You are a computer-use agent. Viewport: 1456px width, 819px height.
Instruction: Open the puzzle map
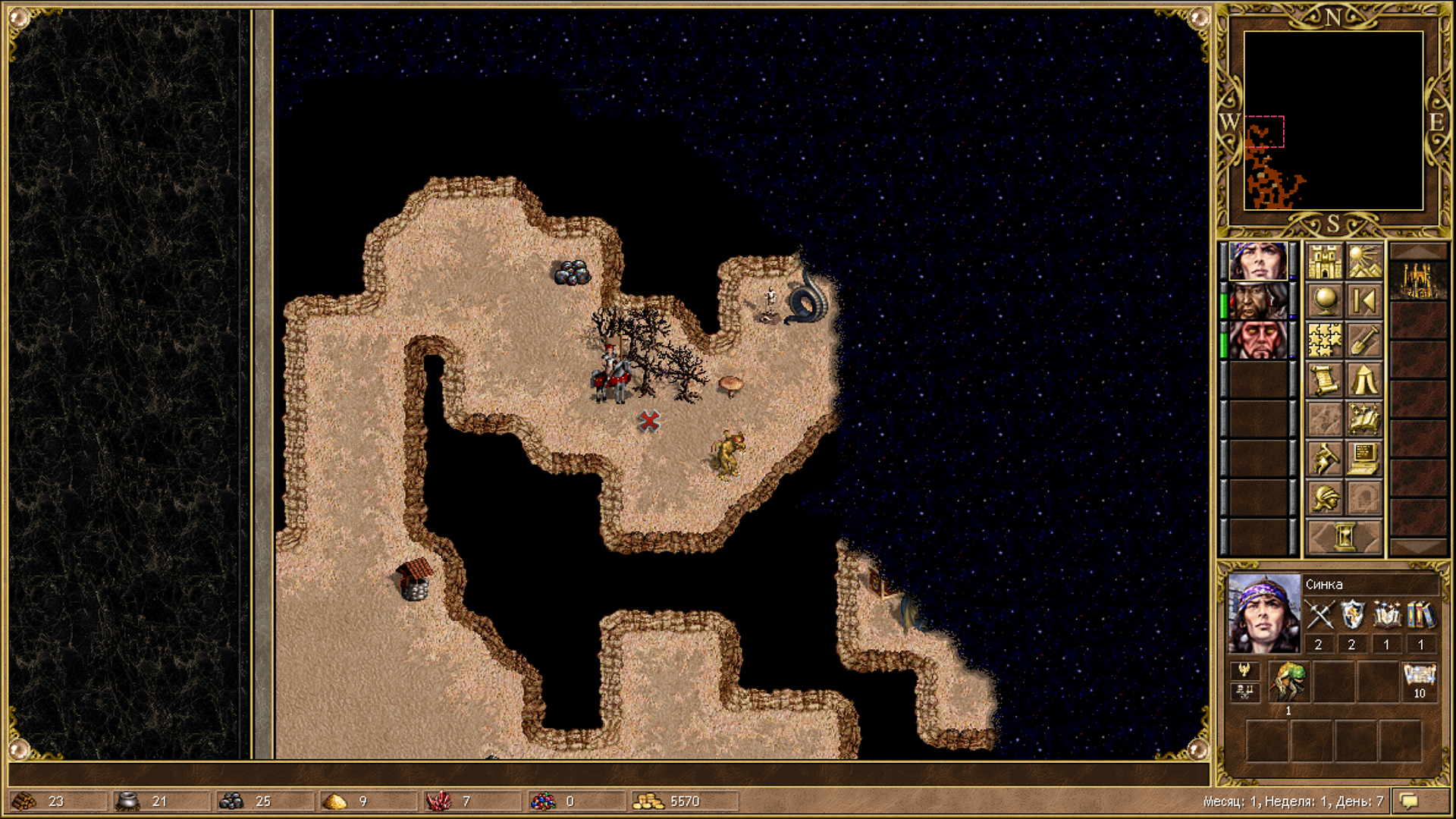pyautogui.click(x=1325, y=340)
